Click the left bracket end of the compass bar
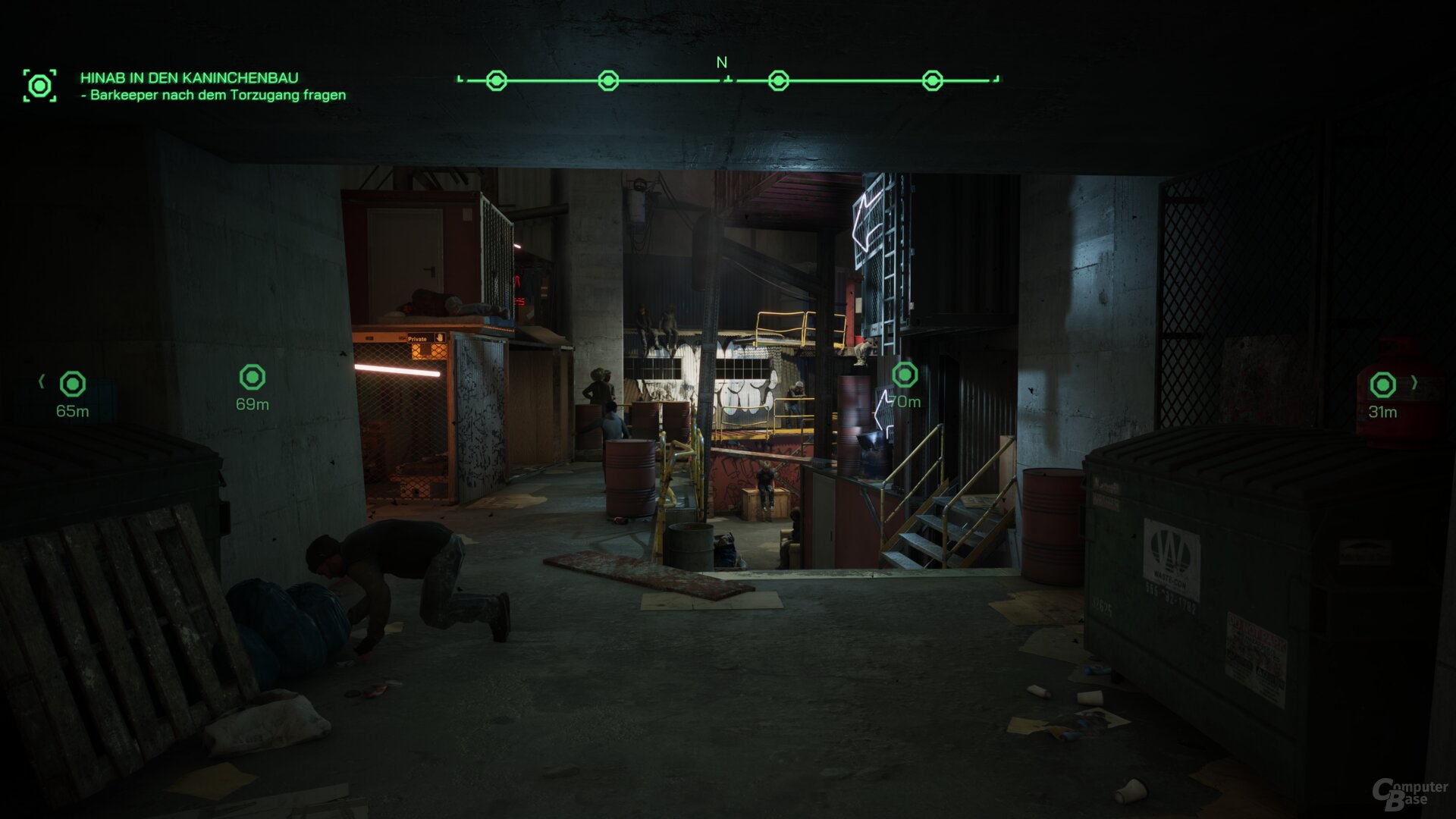Screen dimensions: 1456x819 460,77
